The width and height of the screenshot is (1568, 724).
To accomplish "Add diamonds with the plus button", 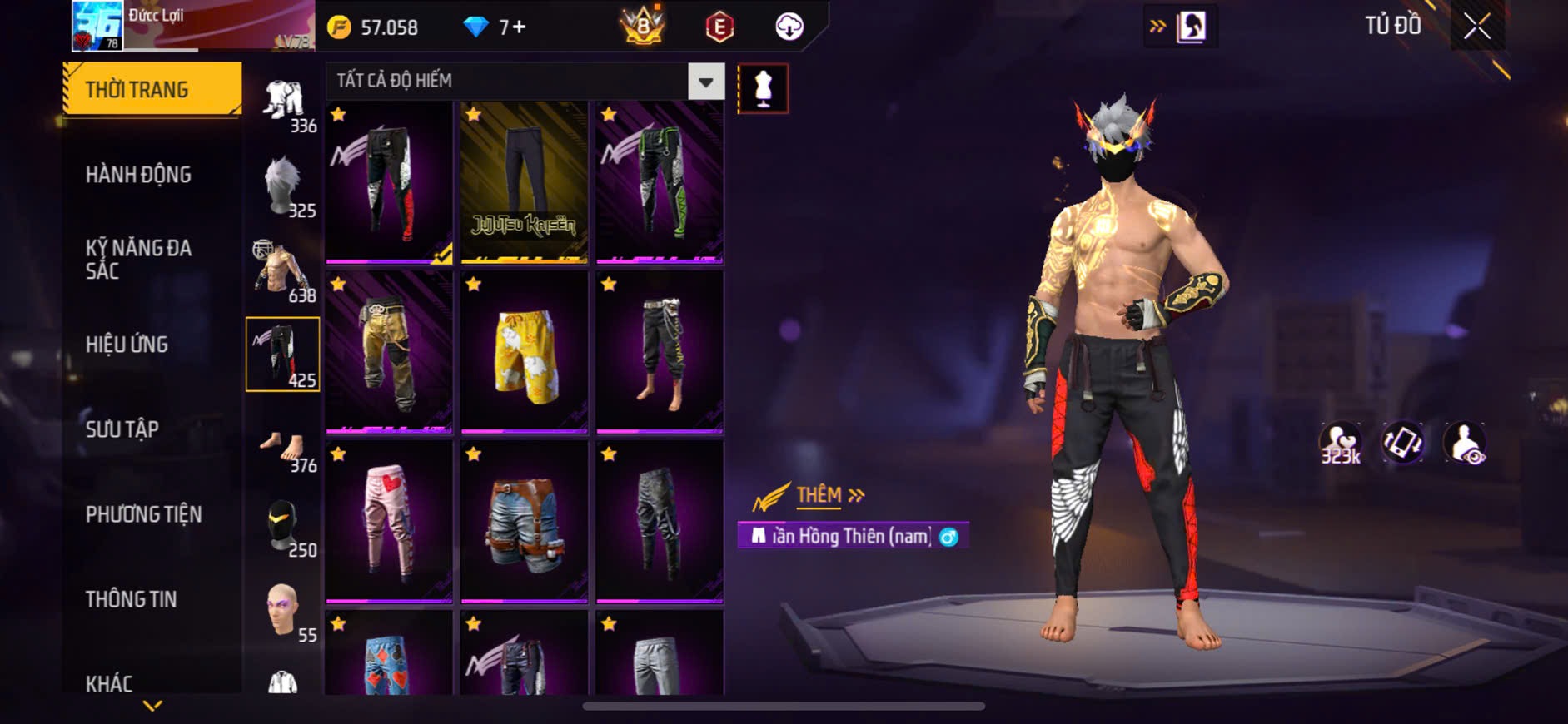I will point(519,27).
